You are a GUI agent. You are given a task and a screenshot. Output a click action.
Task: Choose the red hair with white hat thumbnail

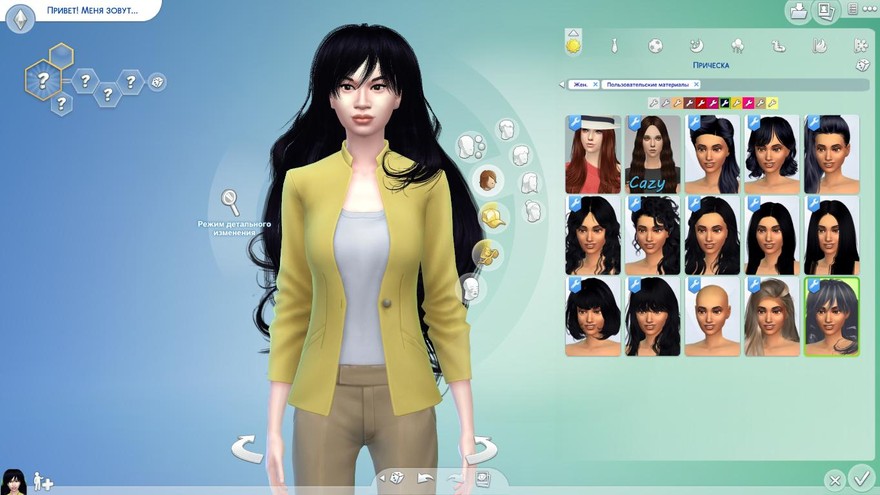click(x=593, y=154)
